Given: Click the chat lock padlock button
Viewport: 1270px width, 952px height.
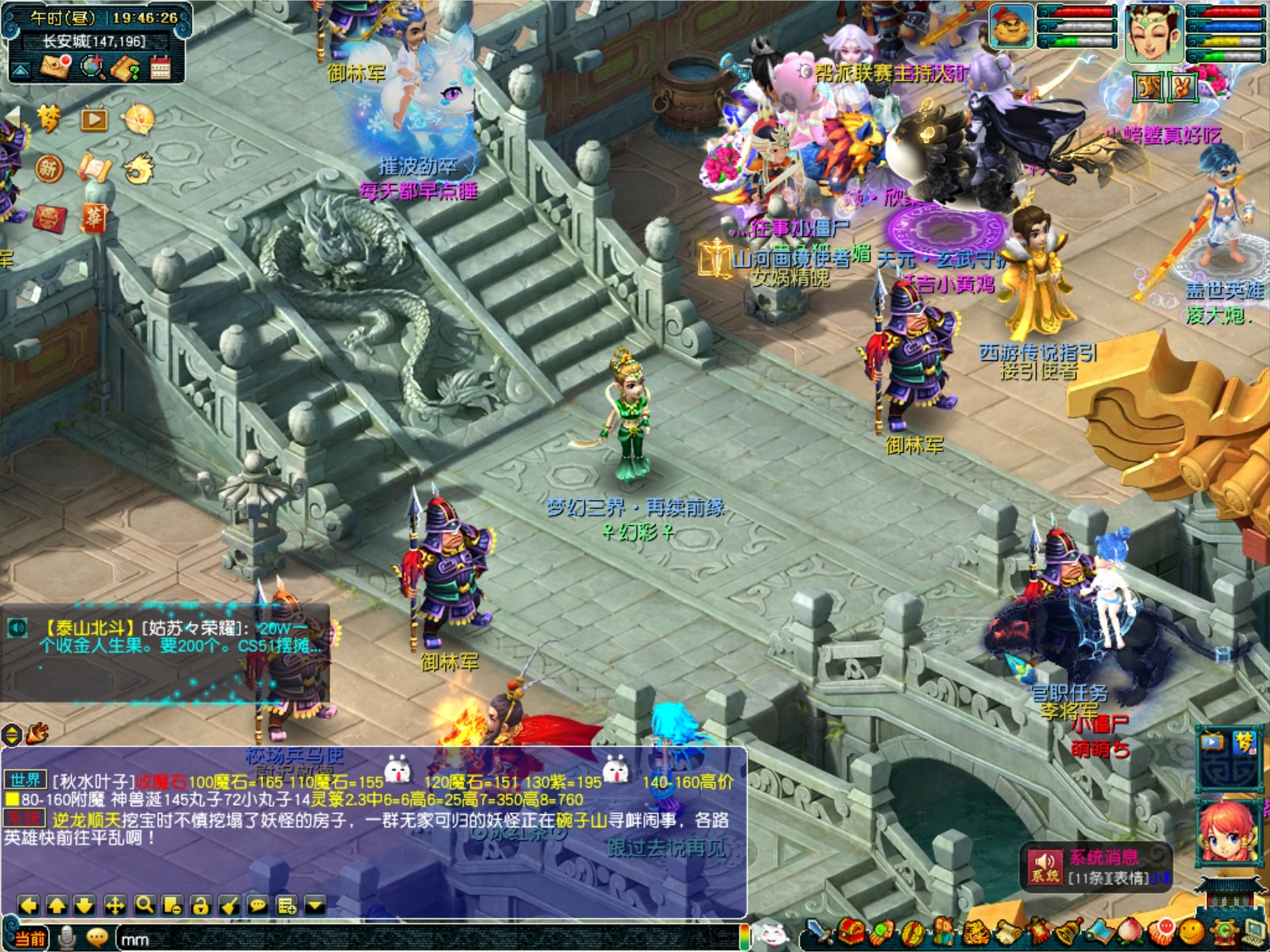Looking at the screenshot, I should pyautogui.click(x=200, y=906).
